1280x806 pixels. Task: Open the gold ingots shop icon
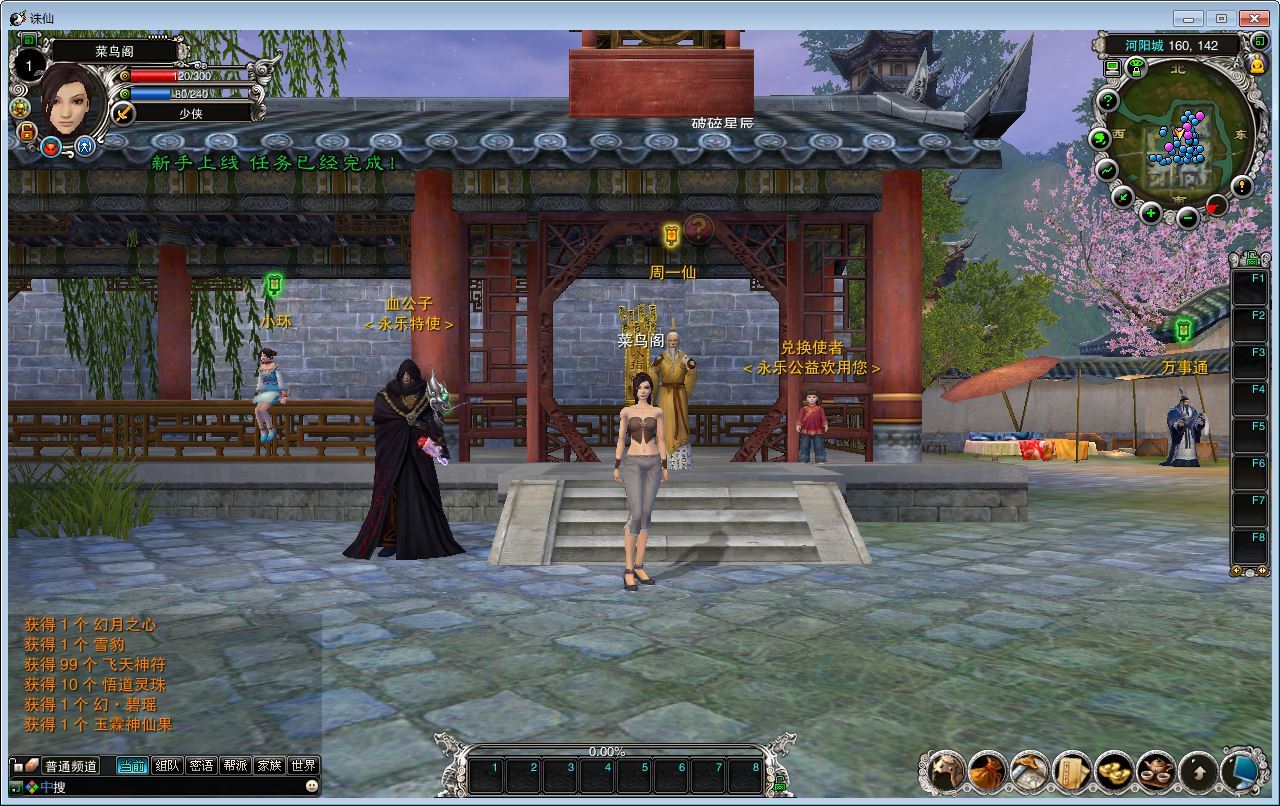tap(1114, 771)
